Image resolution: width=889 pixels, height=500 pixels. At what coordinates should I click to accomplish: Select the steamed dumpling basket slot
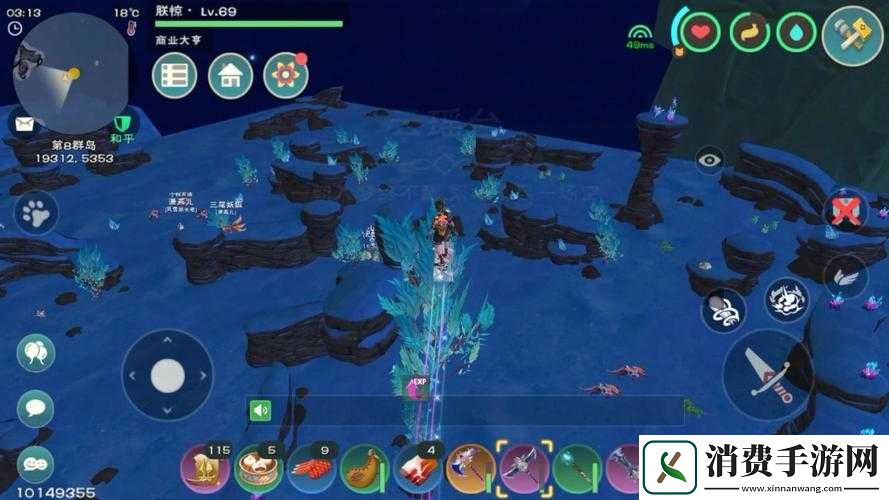(x=256, y=468)
